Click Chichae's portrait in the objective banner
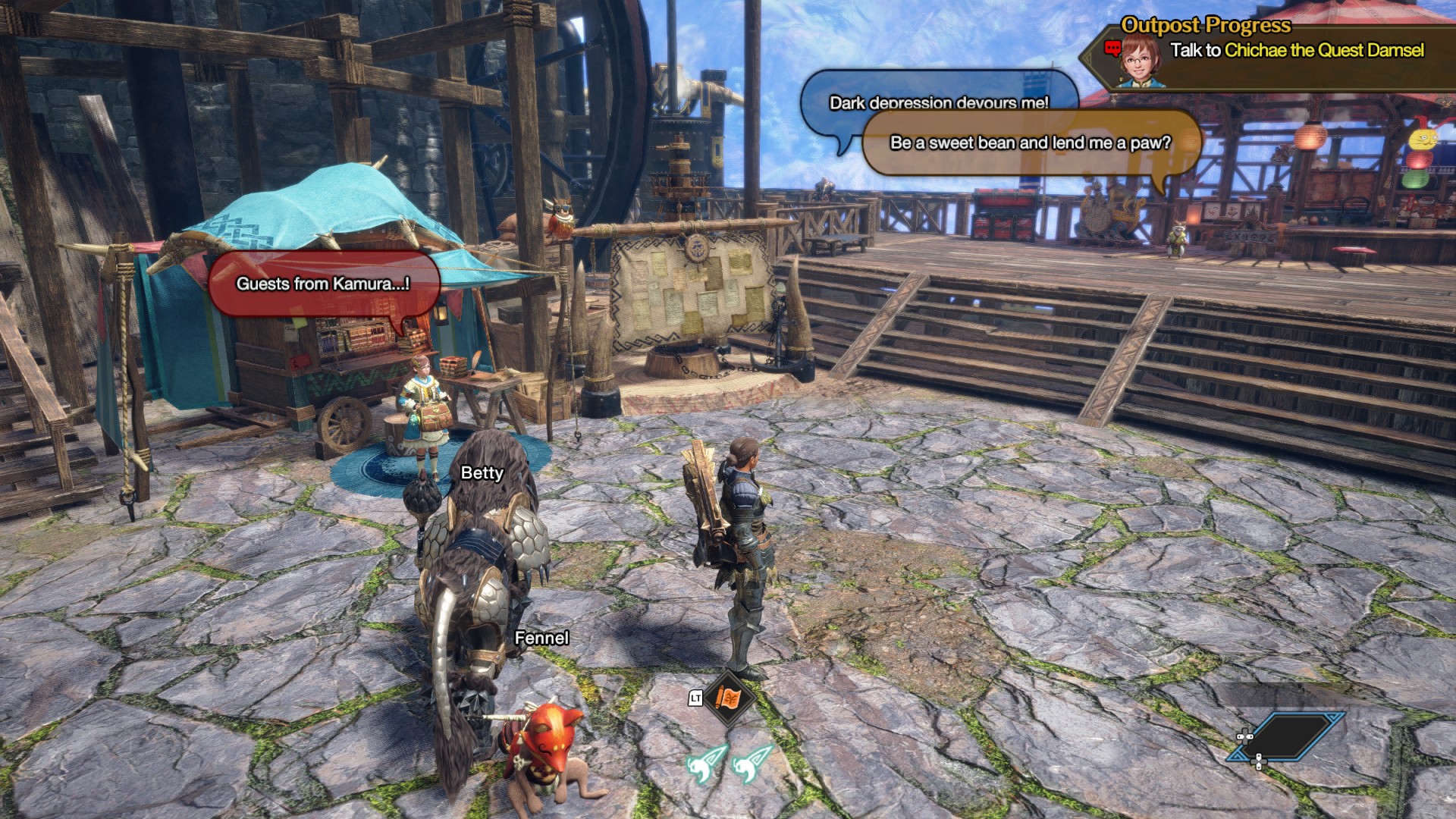This screenshot has height=819, width=1456. [x=1137, y=59]
